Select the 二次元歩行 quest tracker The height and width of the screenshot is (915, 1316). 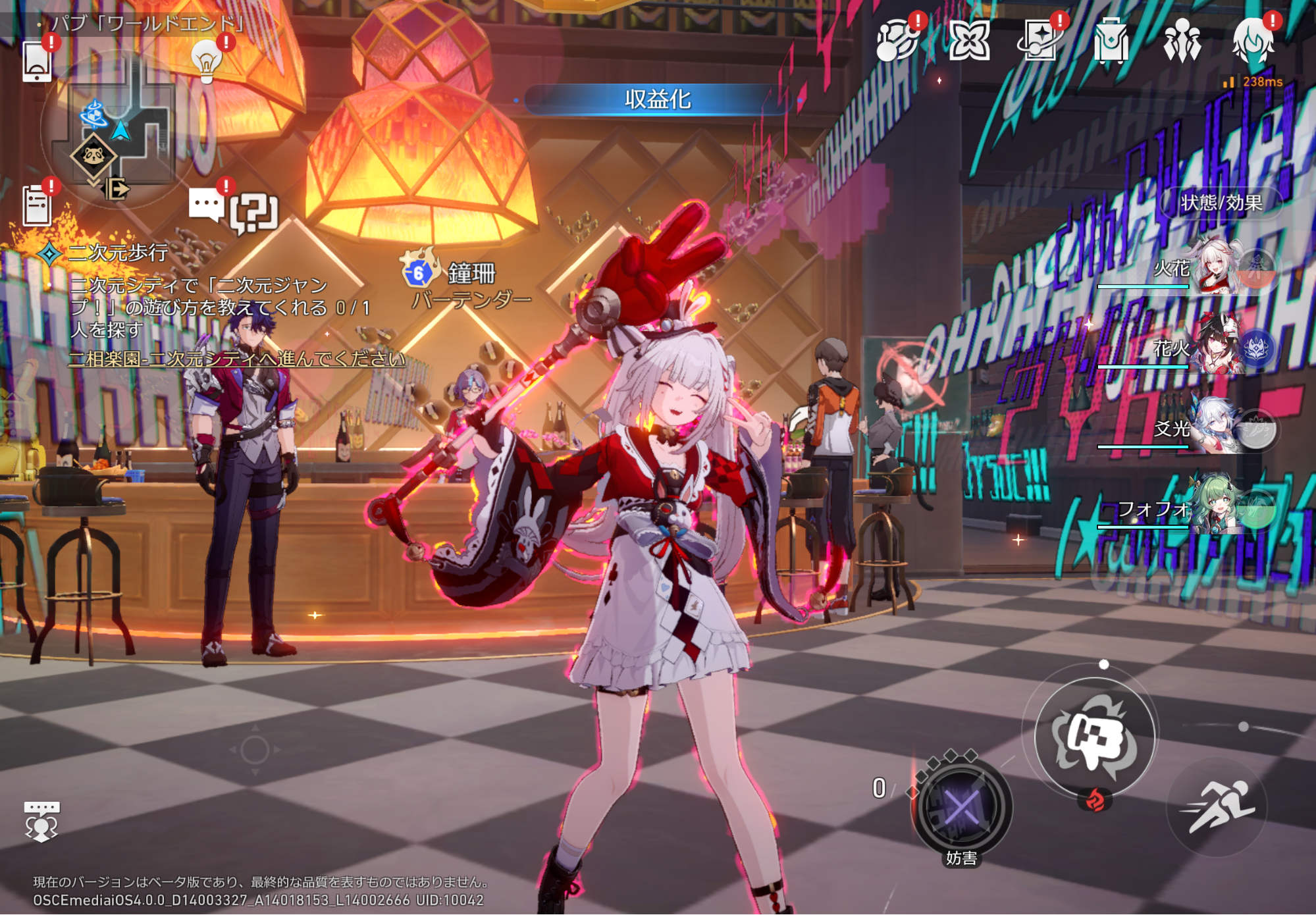[118, 253]
